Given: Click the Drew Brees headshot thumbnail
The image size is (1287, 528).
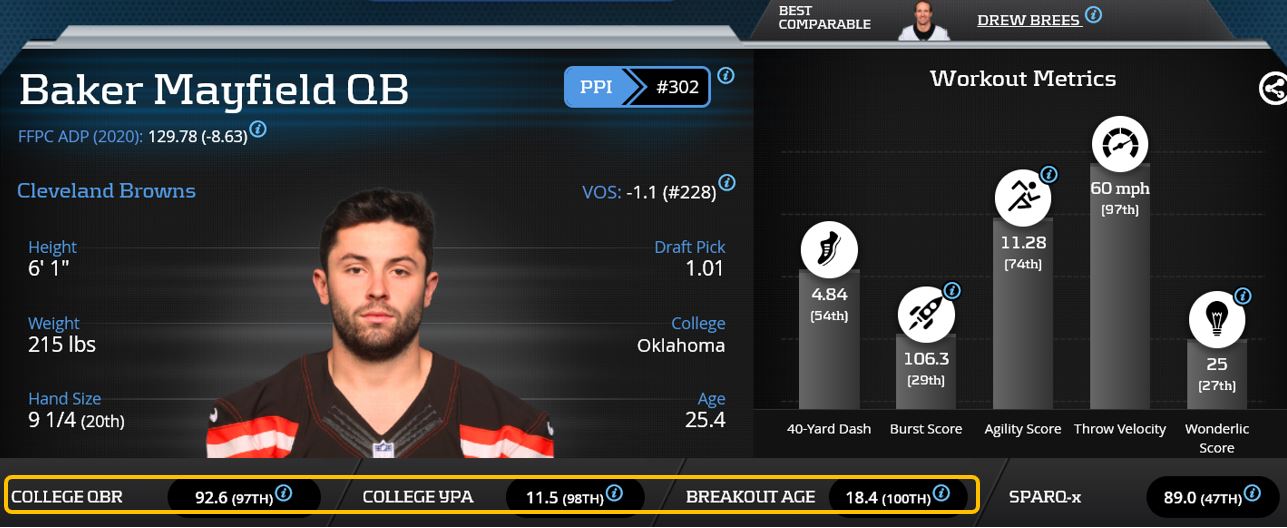Looking at the screenshot, I should 923,20.
